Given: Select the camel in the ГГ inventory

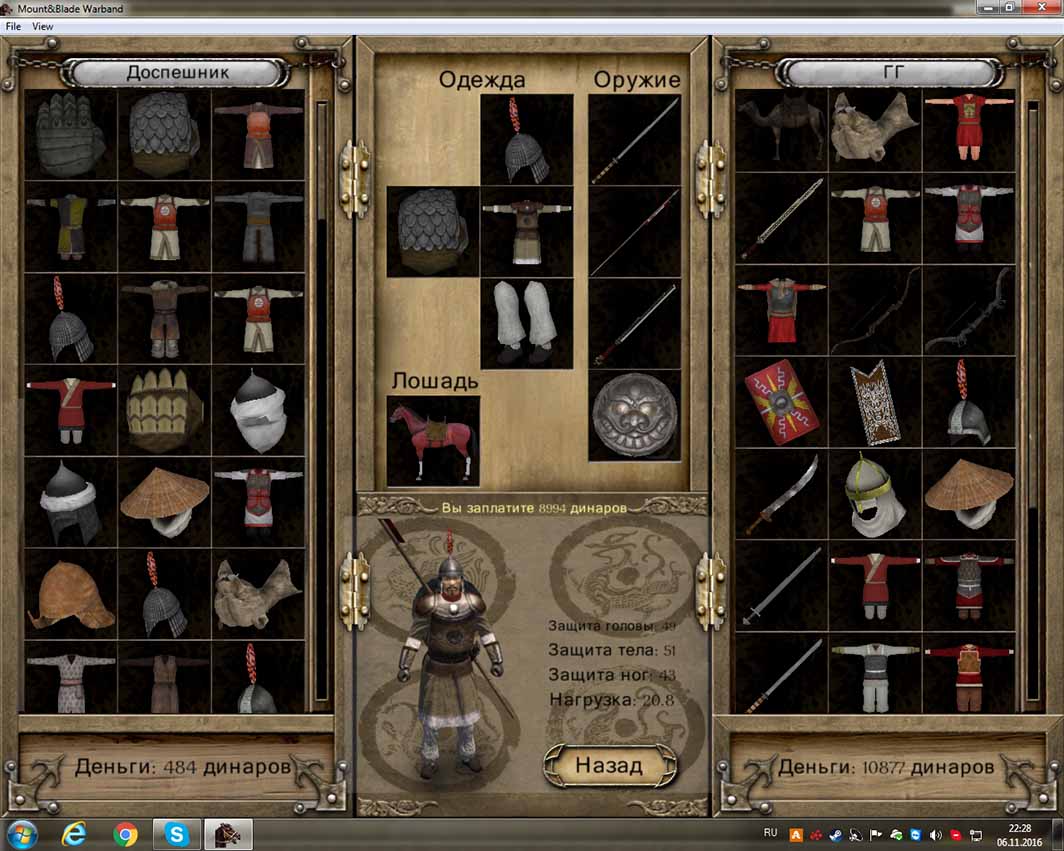Looking at the screenshot, I should click(781, 130).
